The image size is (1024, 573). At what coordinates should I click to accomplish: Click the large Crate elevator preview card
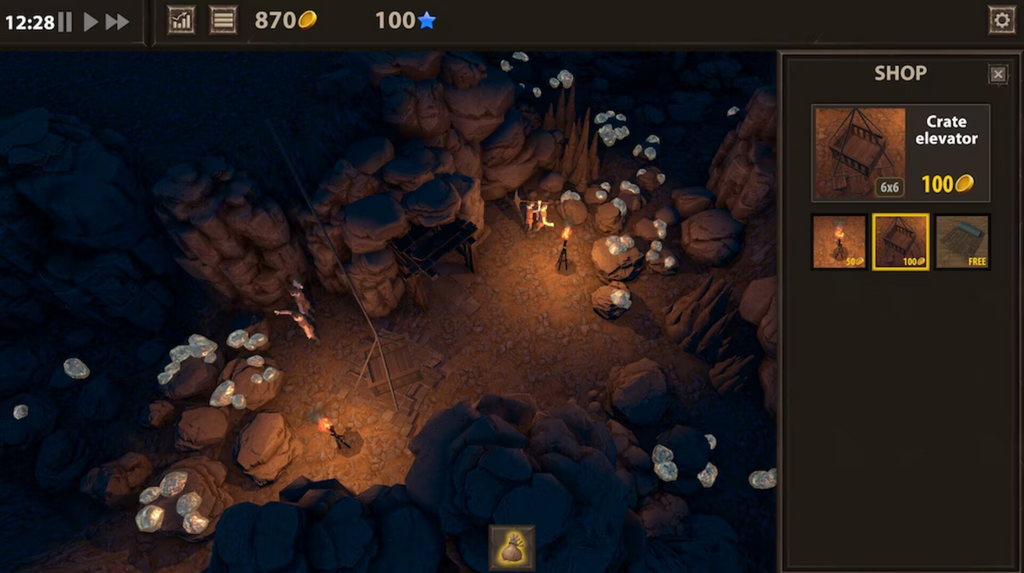click(x=900, y=153)
